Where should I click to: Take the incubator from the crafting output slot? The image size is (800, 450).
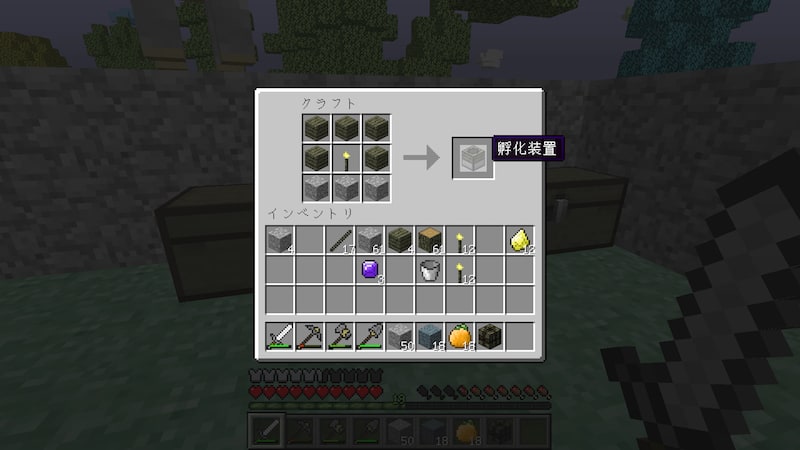tap(472, 157)
